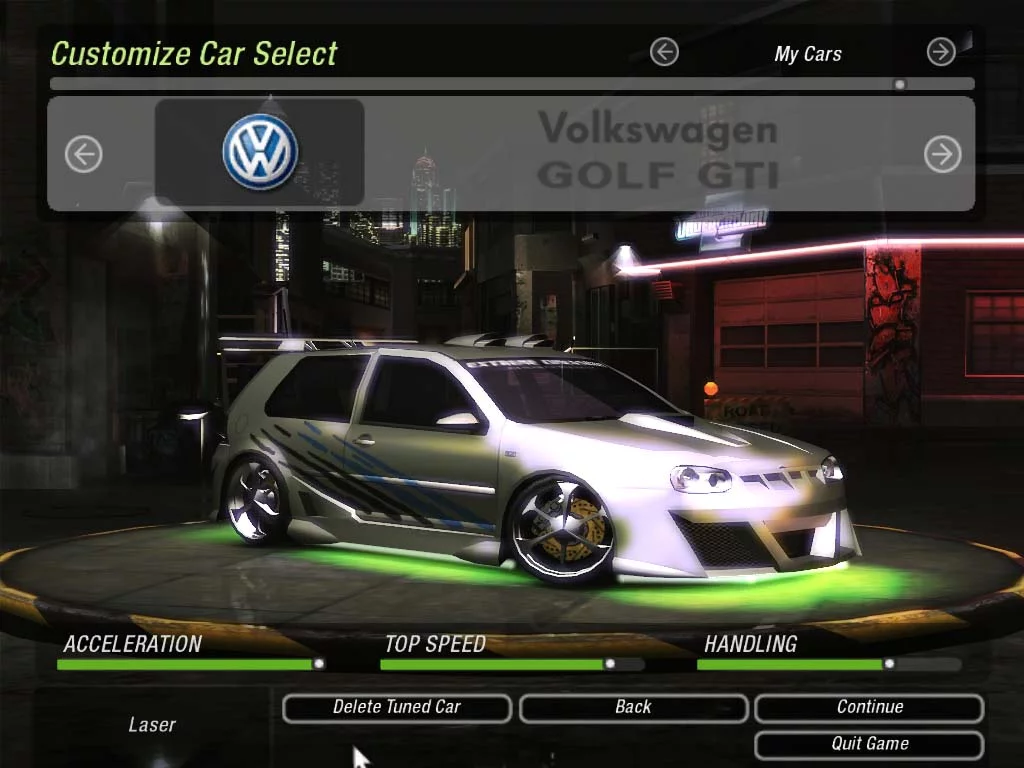Delete the tuned car
1024x768 pixels.
(x=397, y=708)
